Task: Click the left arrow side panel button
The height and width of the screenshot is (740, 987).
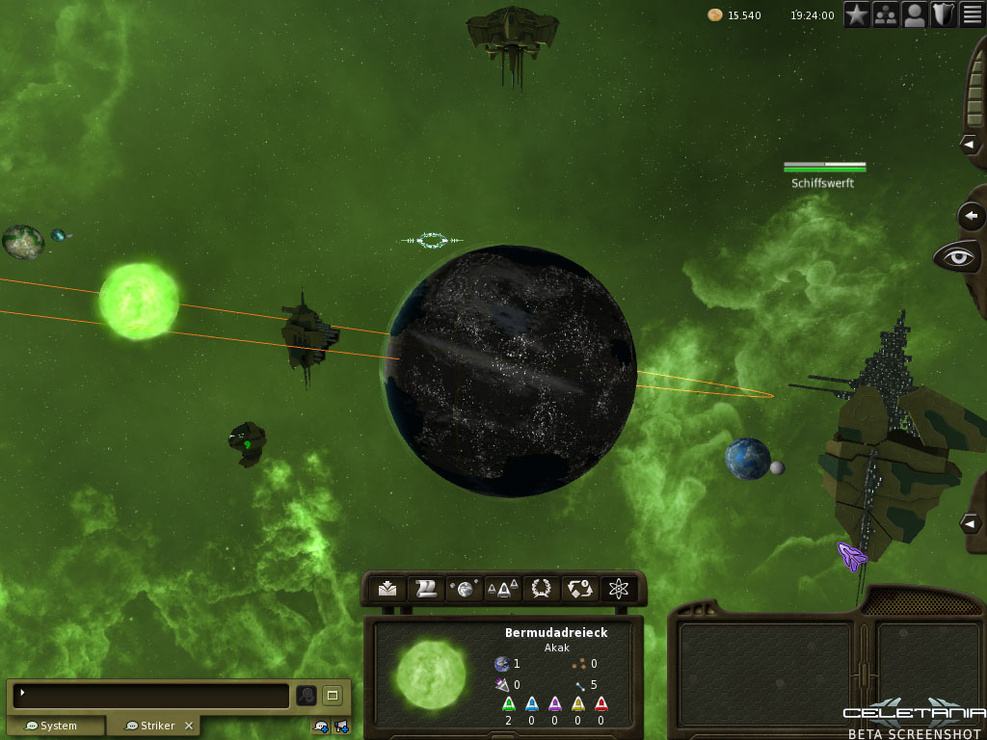Action: point(971,216)
